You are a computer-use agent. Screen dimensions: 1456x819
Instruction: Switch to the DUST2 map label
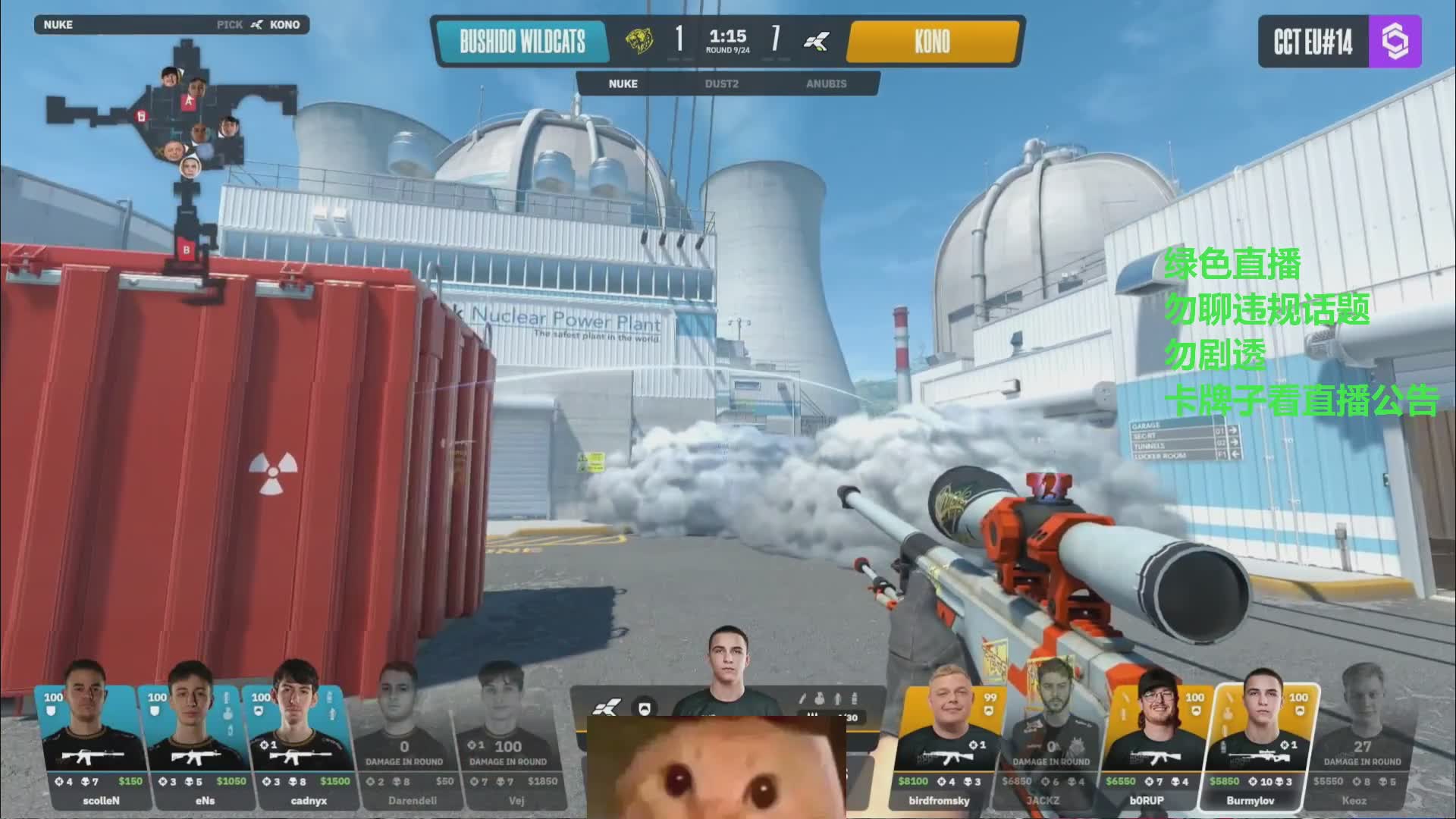(x=721, y=83)
